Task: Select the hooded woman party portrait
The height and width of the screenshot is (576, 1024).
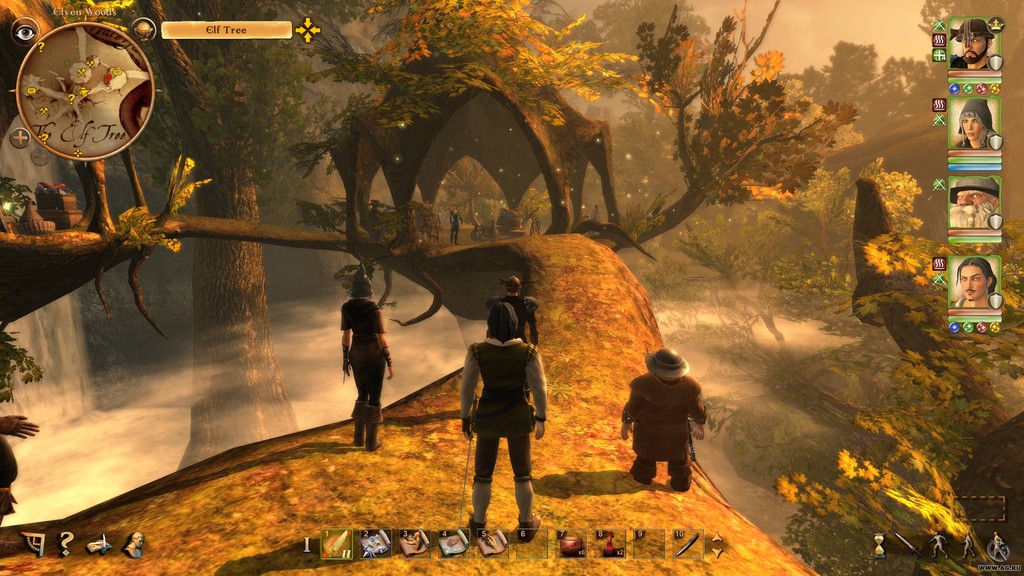Action: 973,123
